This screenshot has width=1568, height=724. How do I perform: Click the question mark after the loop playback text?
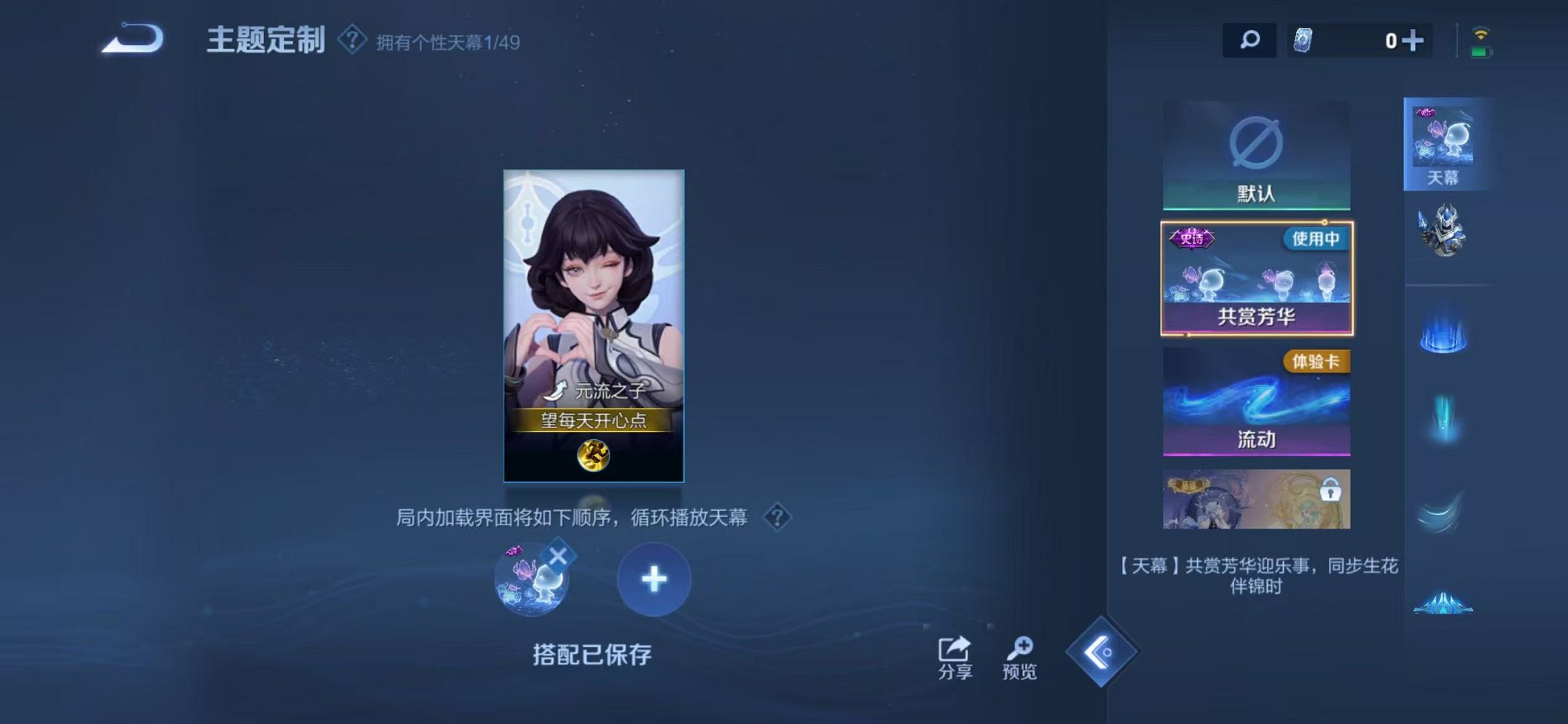(x=777, y=518)
